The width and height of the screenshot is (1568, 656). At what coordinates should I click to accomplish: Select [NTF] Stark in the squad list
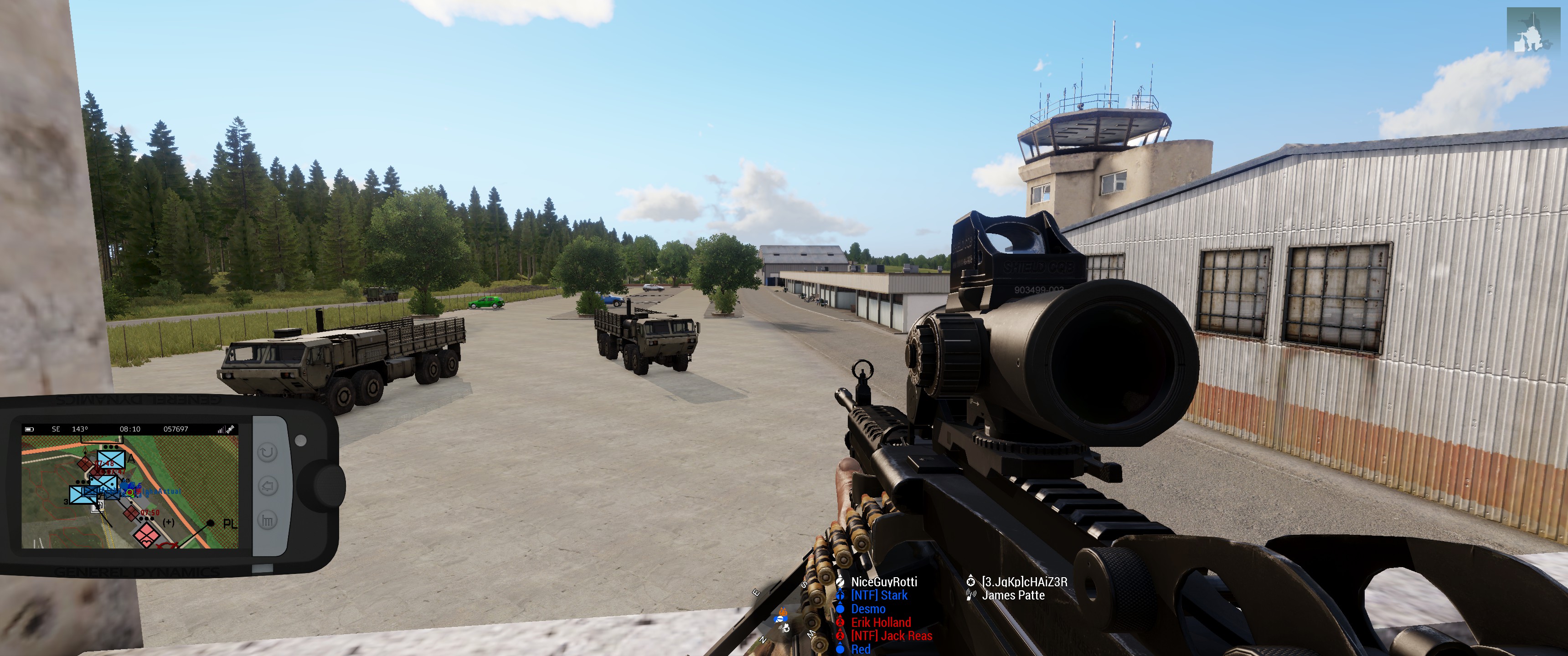879,596
